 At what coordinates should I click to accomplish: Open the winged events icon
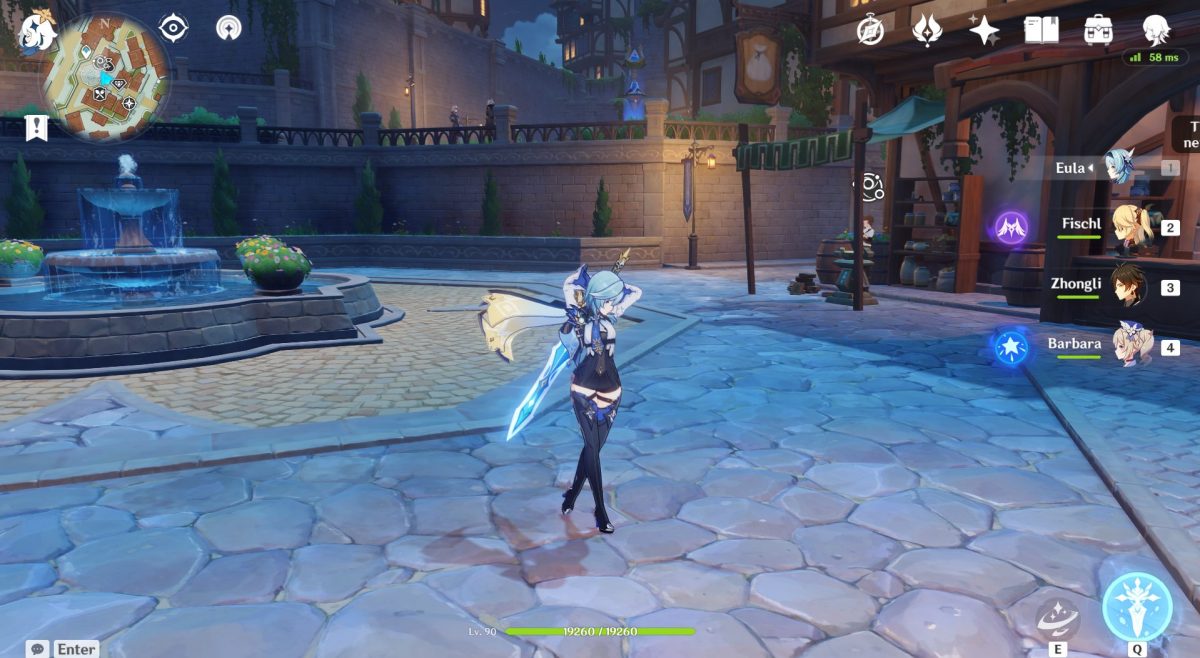pos(927,31)
